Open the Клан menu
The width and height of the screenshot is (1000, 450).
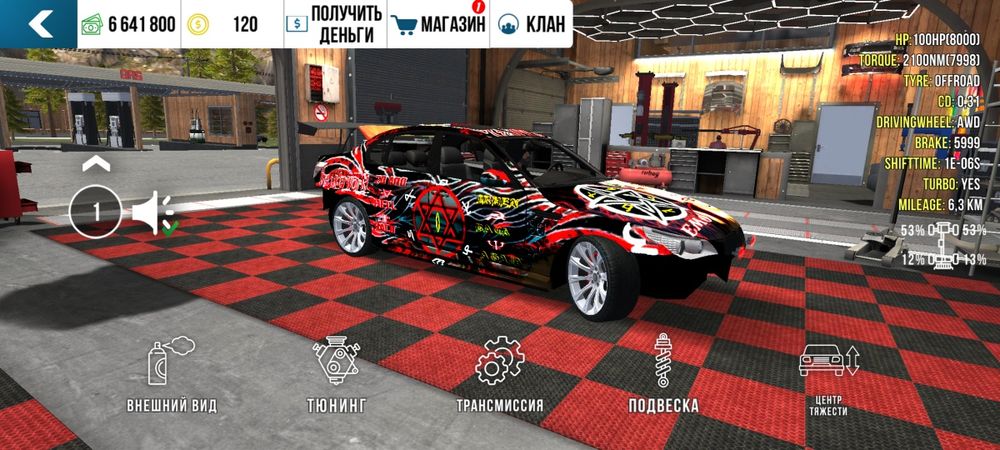tap(530, 24)
